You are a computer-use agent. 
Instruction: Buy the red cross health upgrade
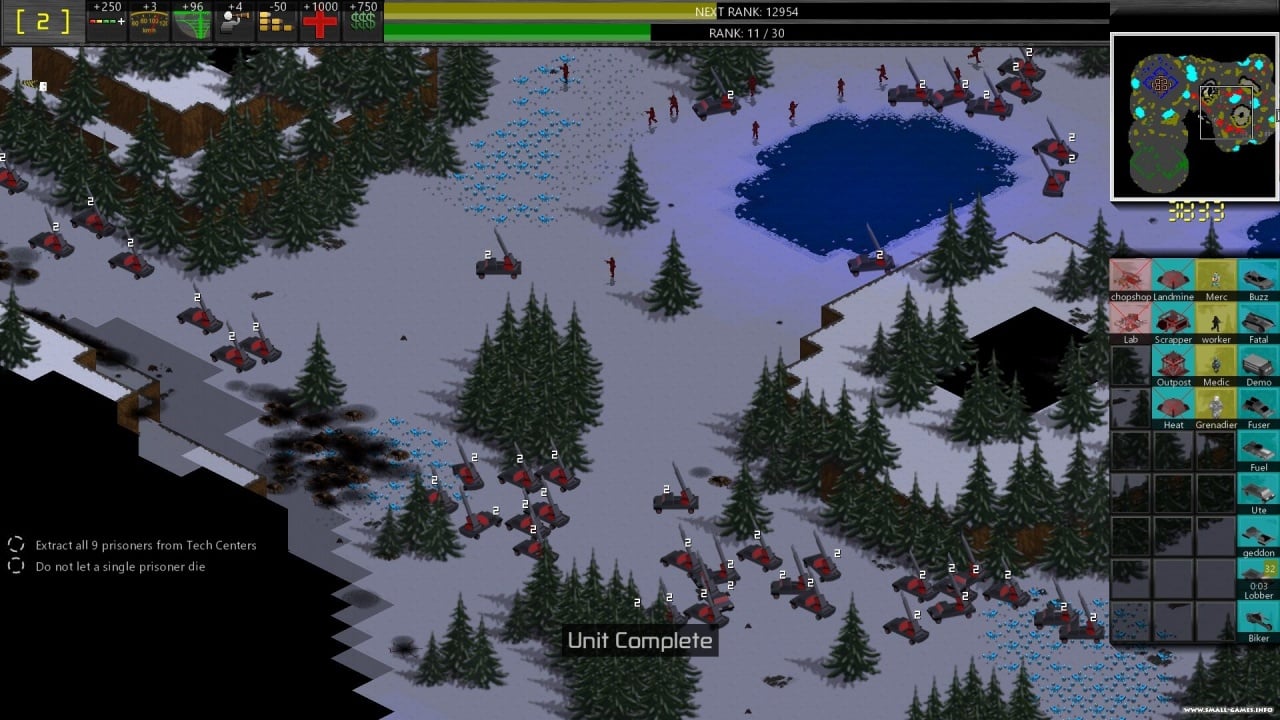(320, 23)
